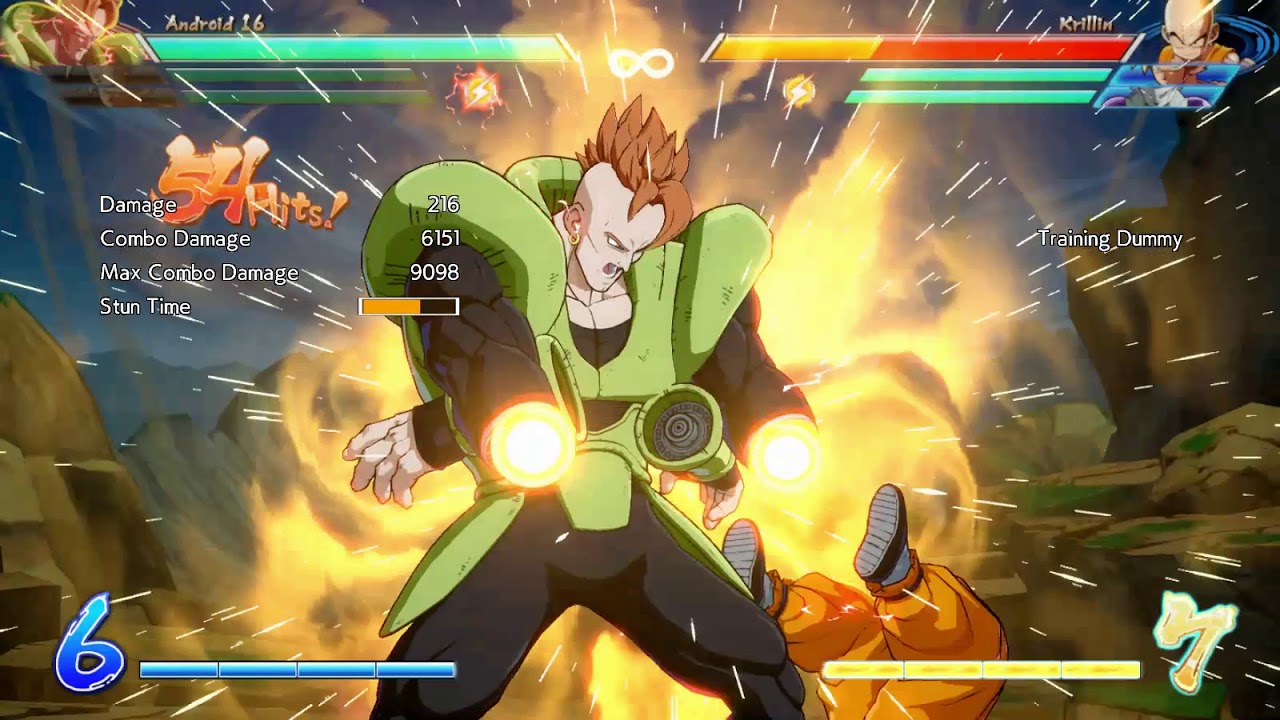The height and width of the screenshot is (720, 1280).
Task: Click the Training Dummy label
Action: point(1111,240)
